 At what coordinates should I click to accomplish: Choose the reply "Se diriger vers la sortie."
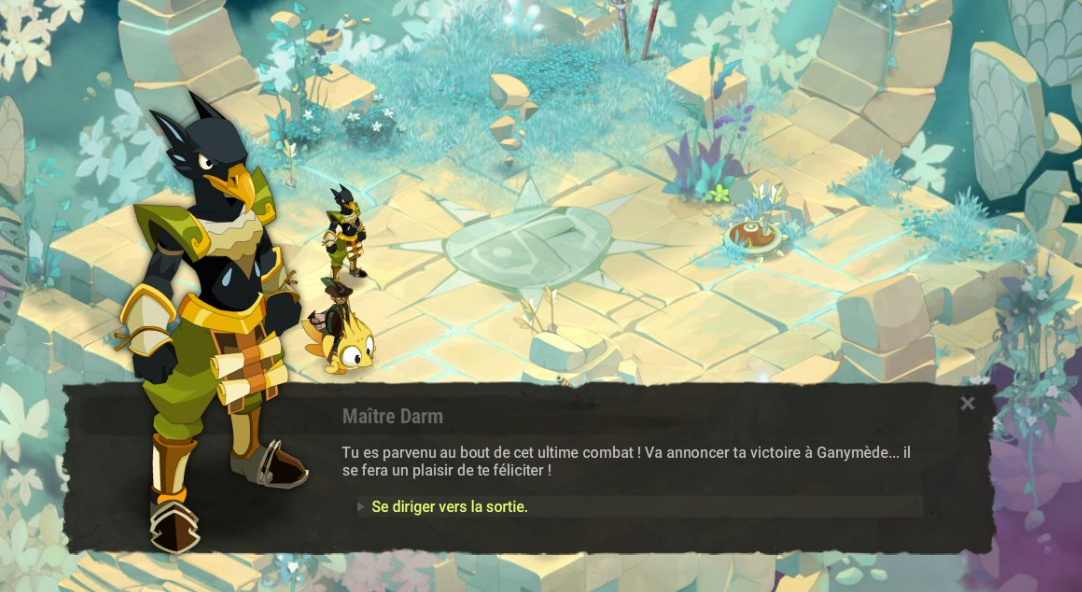point(450,507)
